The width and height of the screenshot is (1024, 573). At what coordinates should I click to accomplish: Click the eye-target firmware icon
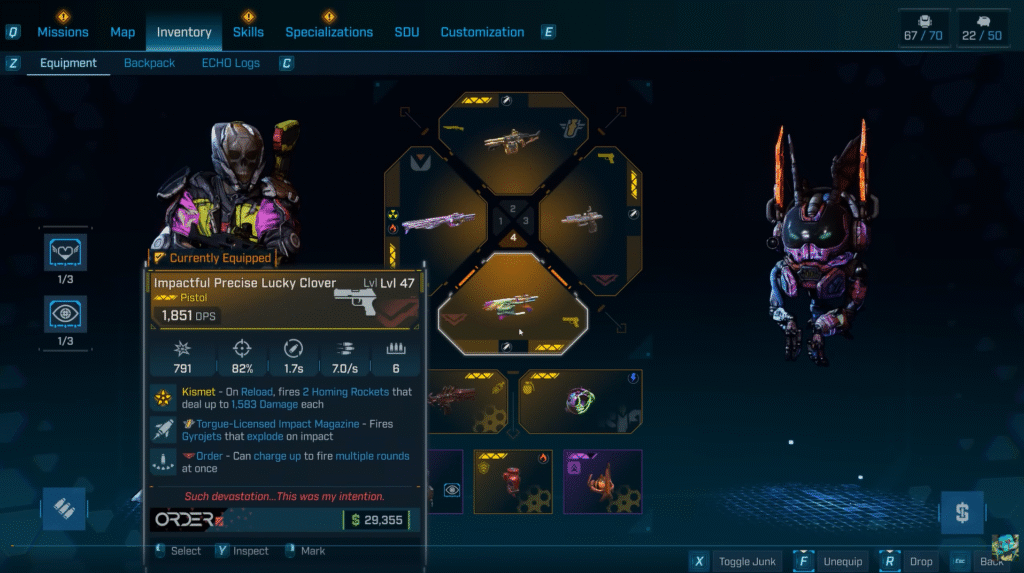coord(67,314)
